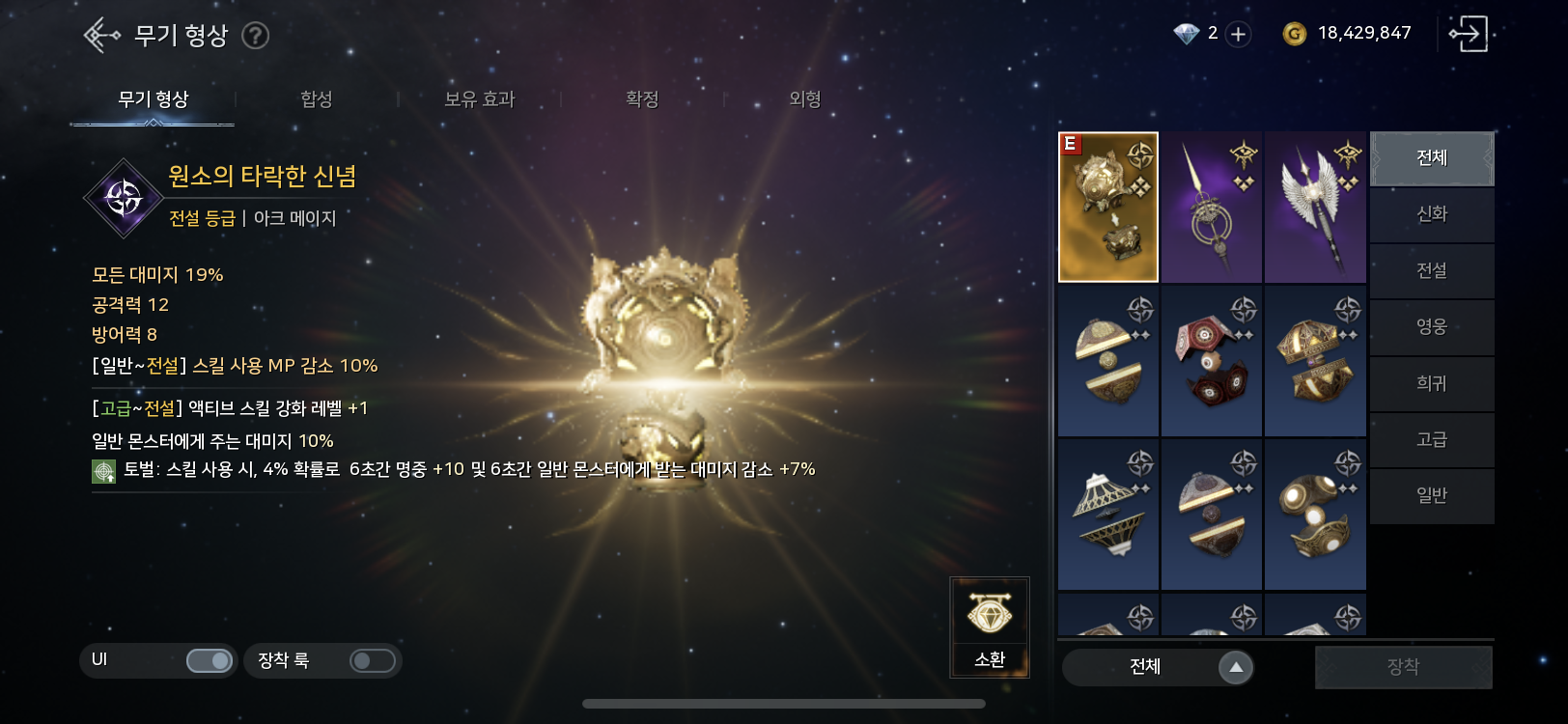Toggle the UI switch off
Viewport: 1568px width, 724px height.
[209, 660]
